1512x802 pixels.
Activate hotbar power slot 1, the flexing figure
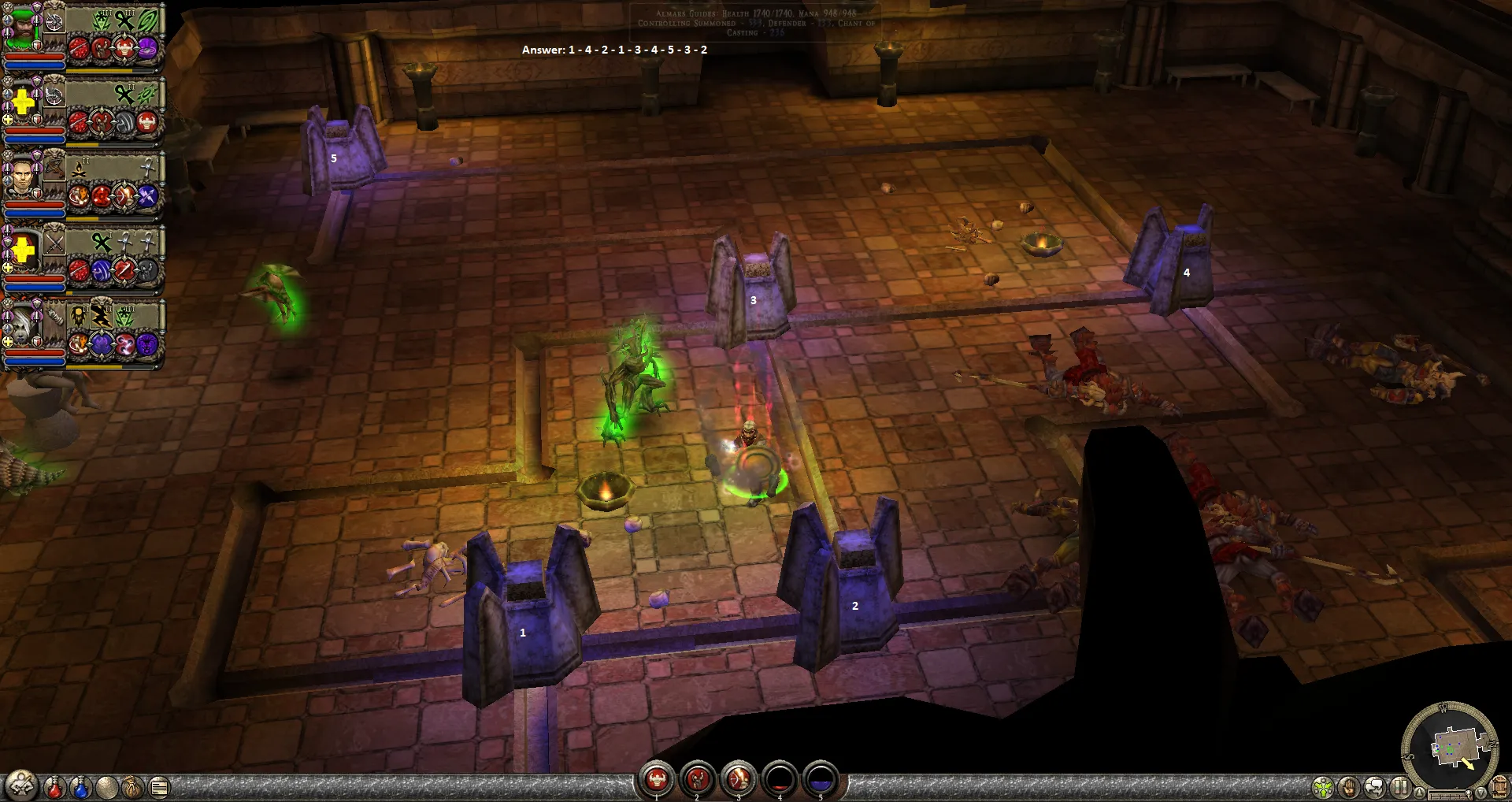[x=656, y=780]
